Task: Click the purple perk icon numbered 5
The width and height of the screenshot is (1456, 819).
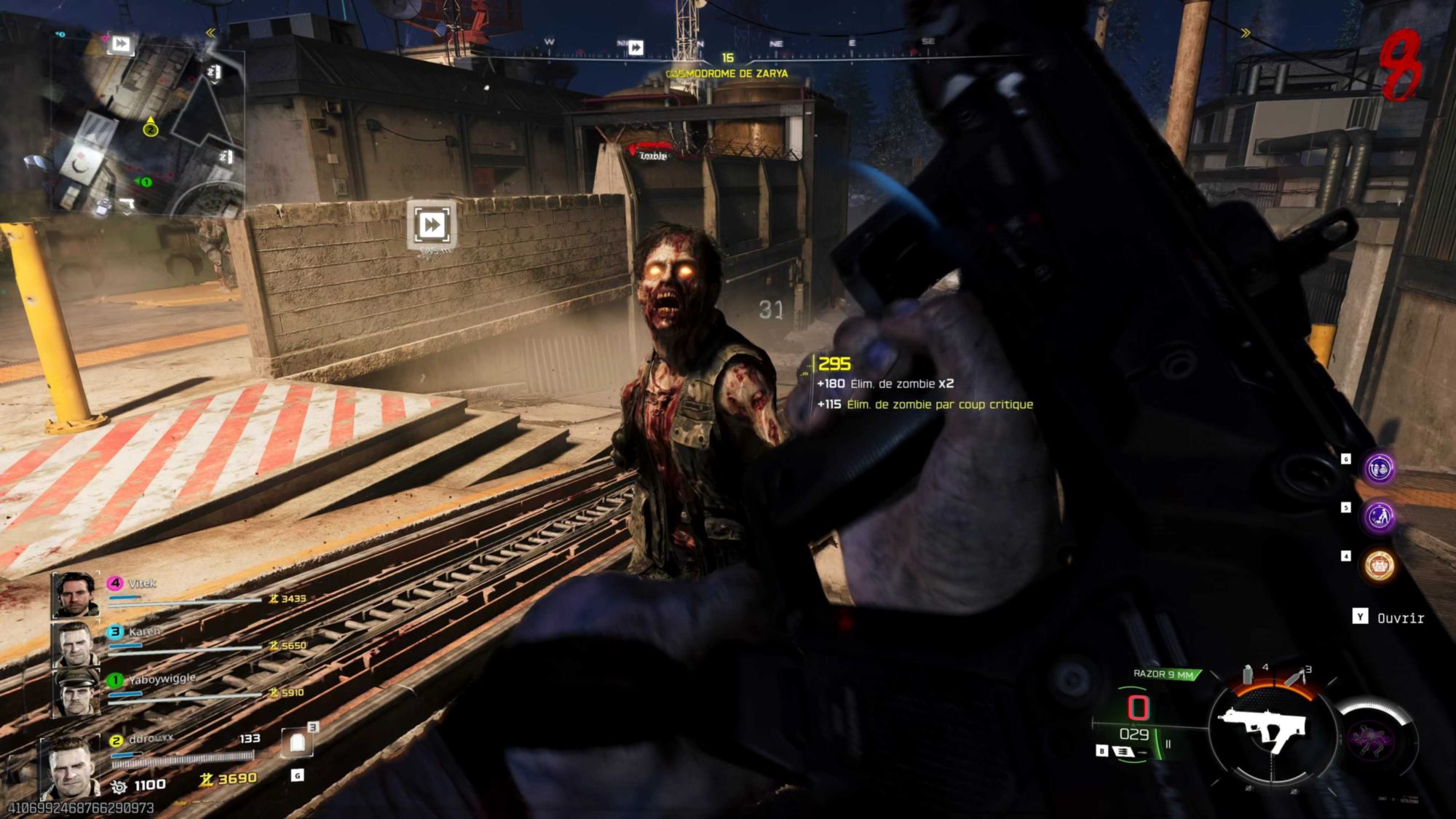Action: 1379,517
